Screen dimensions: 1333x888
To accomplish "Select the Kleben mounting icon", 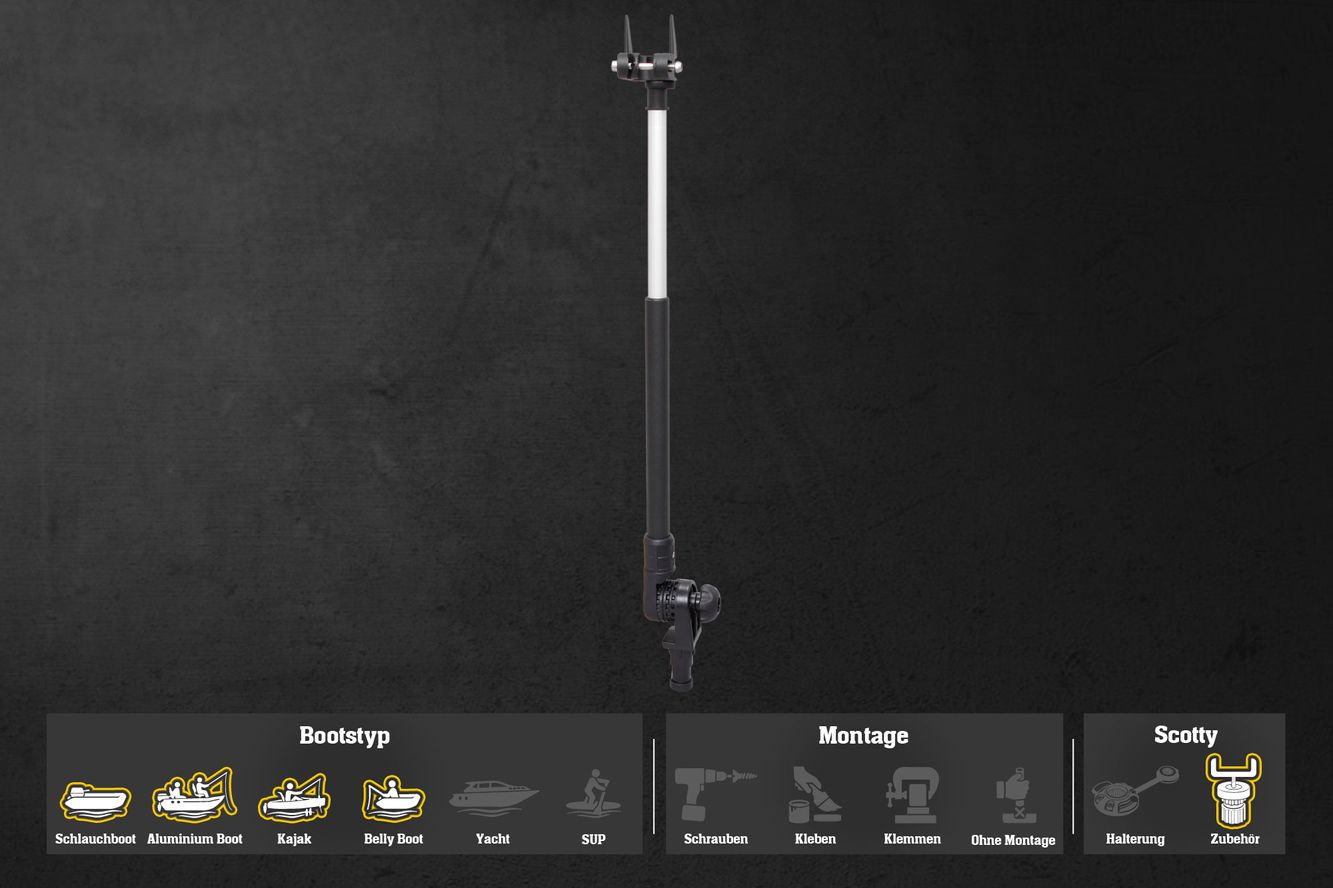I will click(815, 795).
